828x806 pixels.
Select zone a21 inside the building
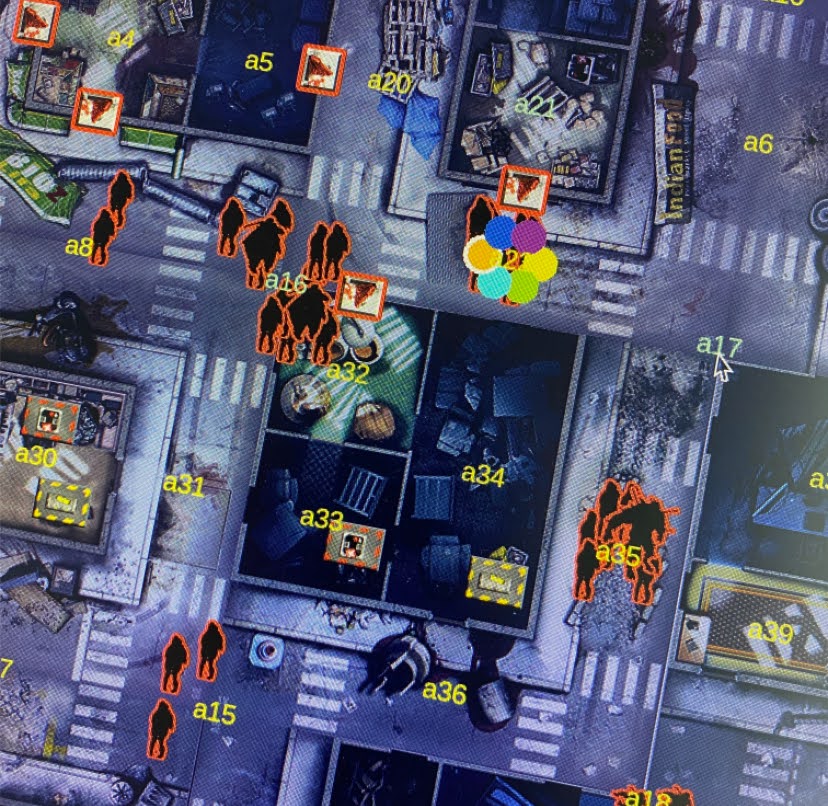(x=534, y=106)
